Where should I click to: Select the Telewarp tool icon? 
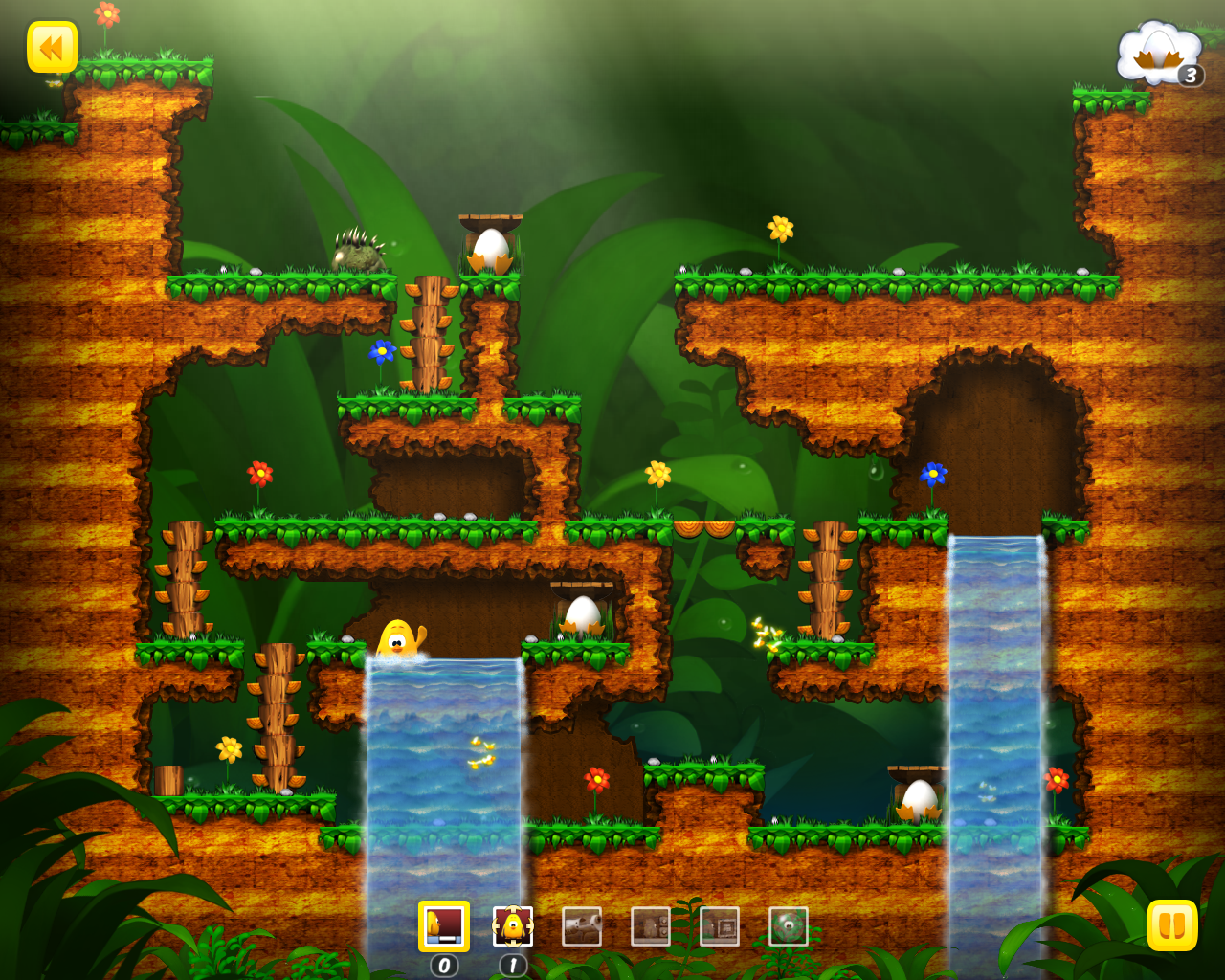(513, 925)
